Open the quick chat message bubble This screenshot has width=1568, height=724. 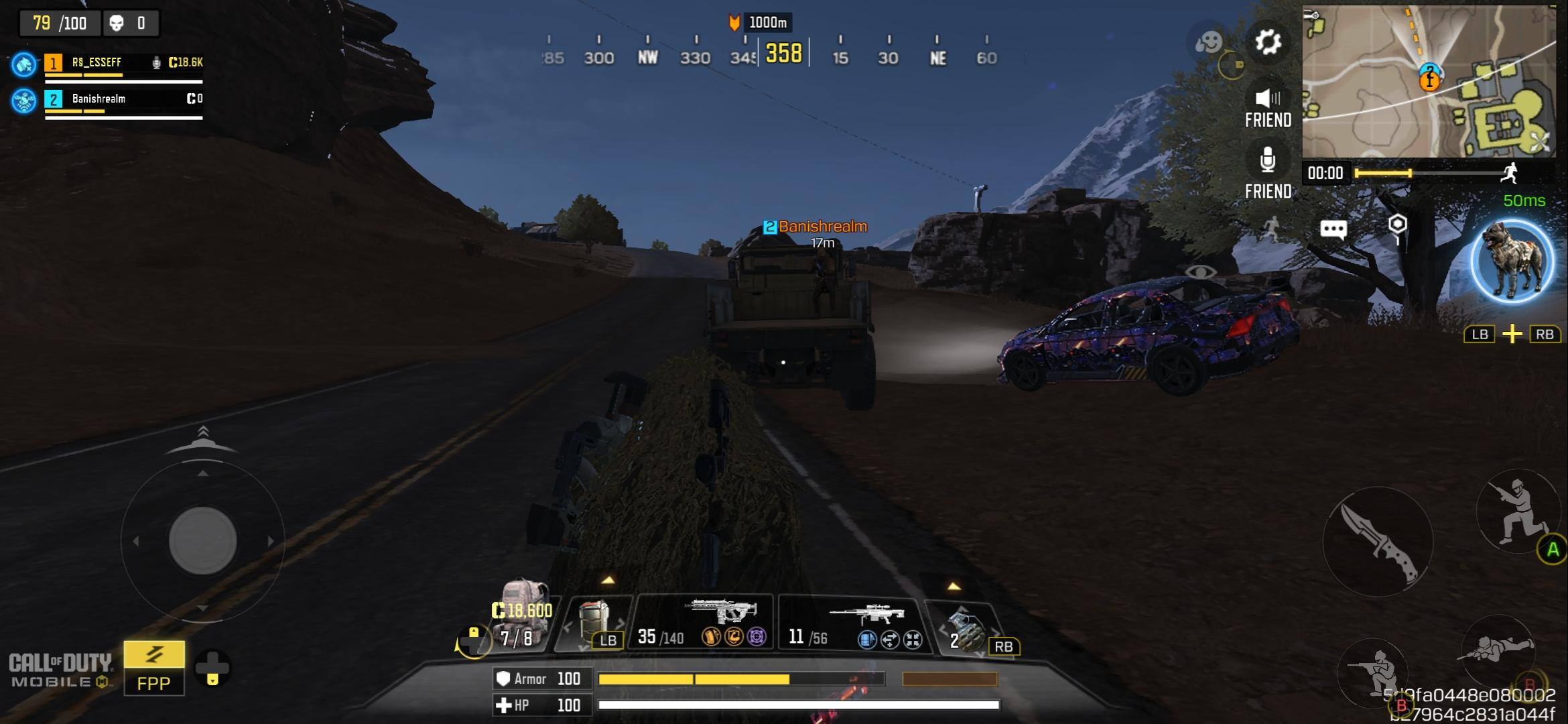click(1333, 230)
